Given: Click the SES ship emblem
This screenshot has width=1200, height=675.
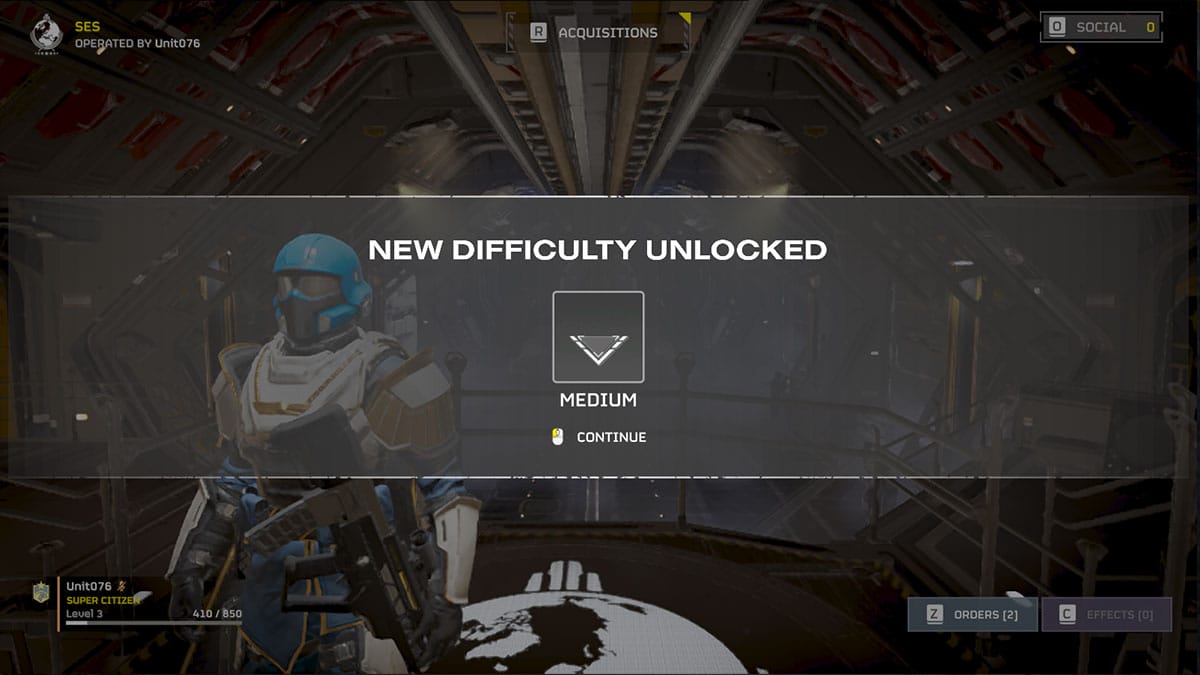Looking at the screenshot, I should (47, 33).
